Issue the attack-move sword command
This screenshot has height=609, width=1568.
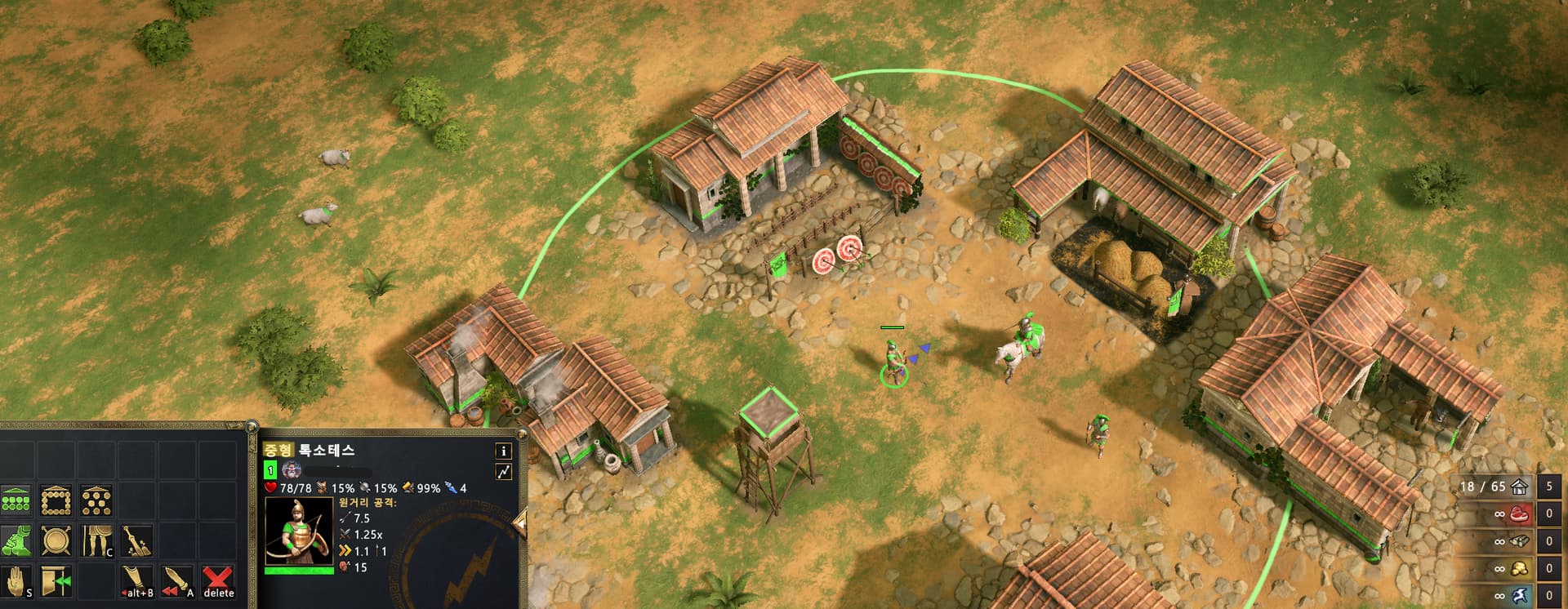177,580
